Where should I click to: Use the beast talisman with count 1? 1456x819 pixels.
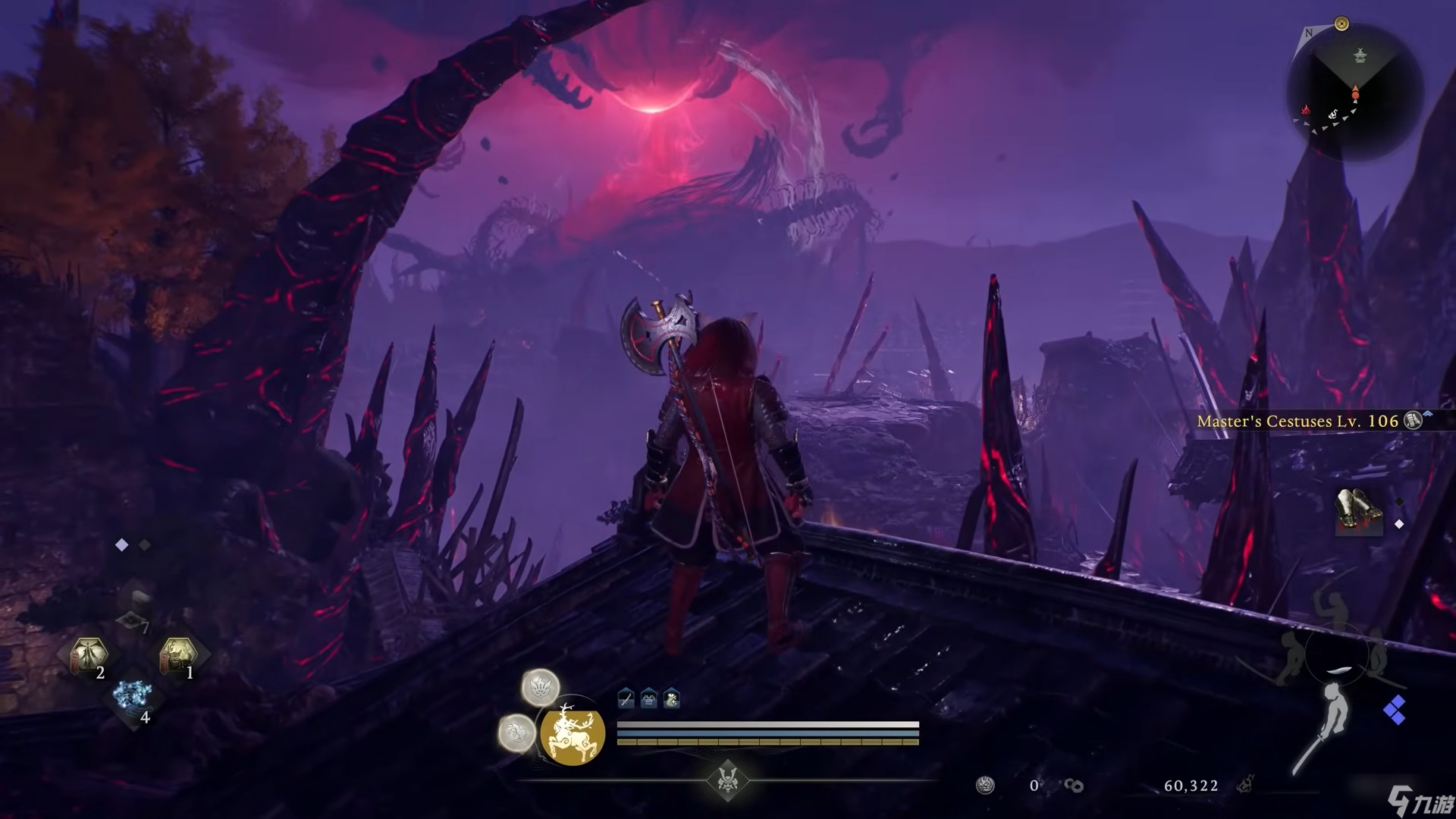[178, 656]
